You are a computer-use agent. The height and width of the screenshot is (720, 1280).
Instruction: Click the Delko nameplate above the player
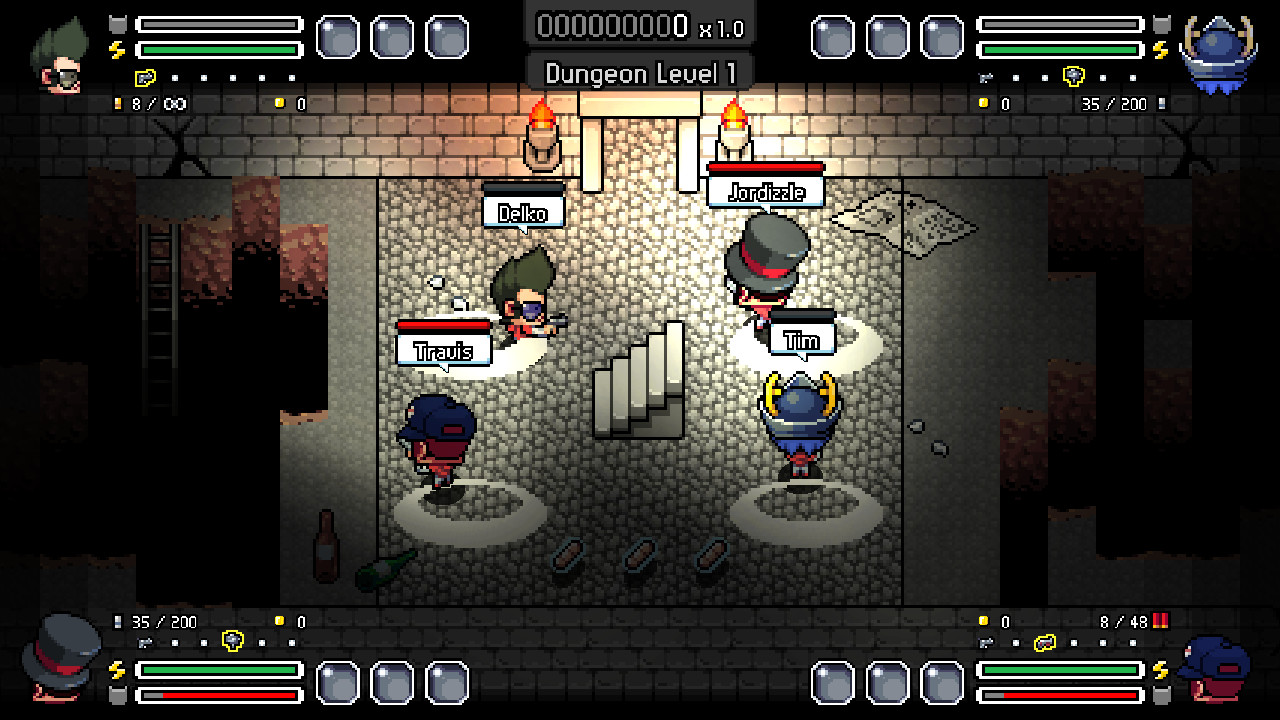(524, 212)
